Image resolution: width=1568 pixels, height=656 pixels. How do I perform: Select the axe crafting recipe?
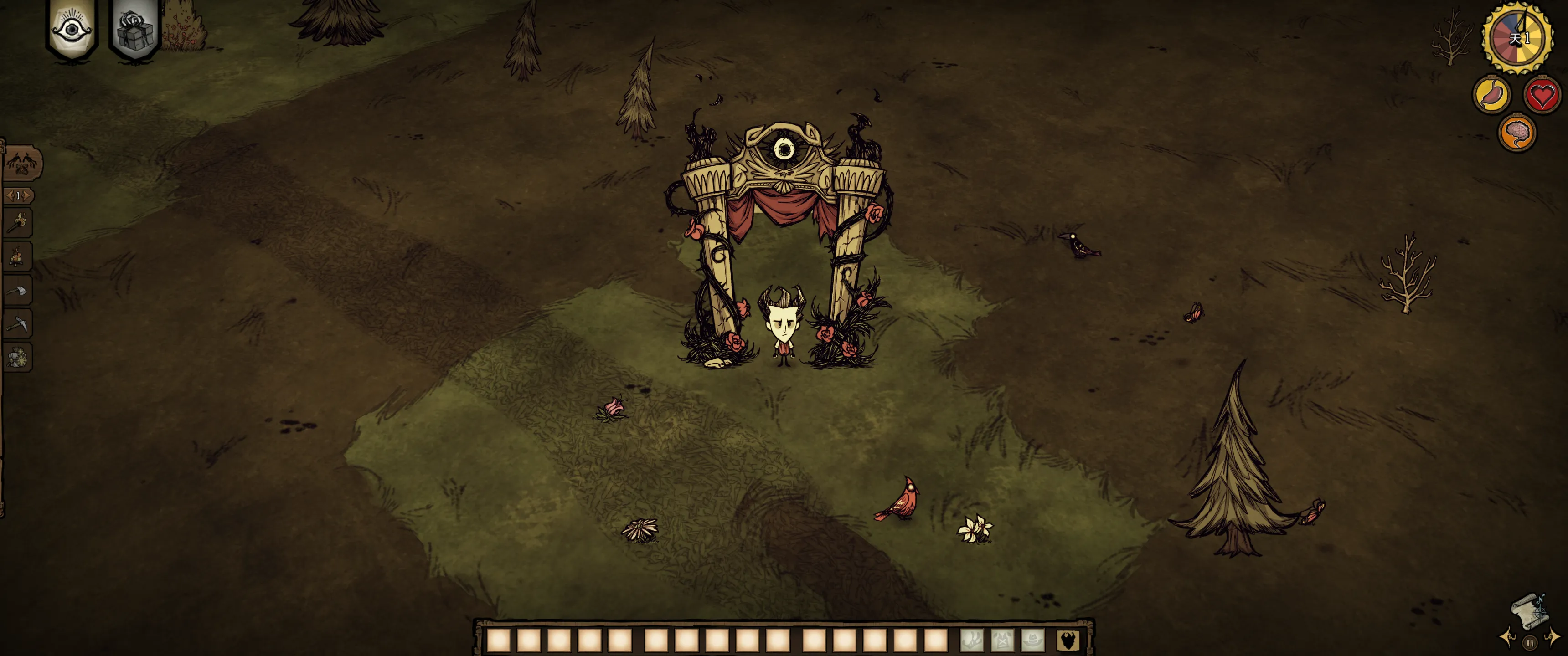18,291
